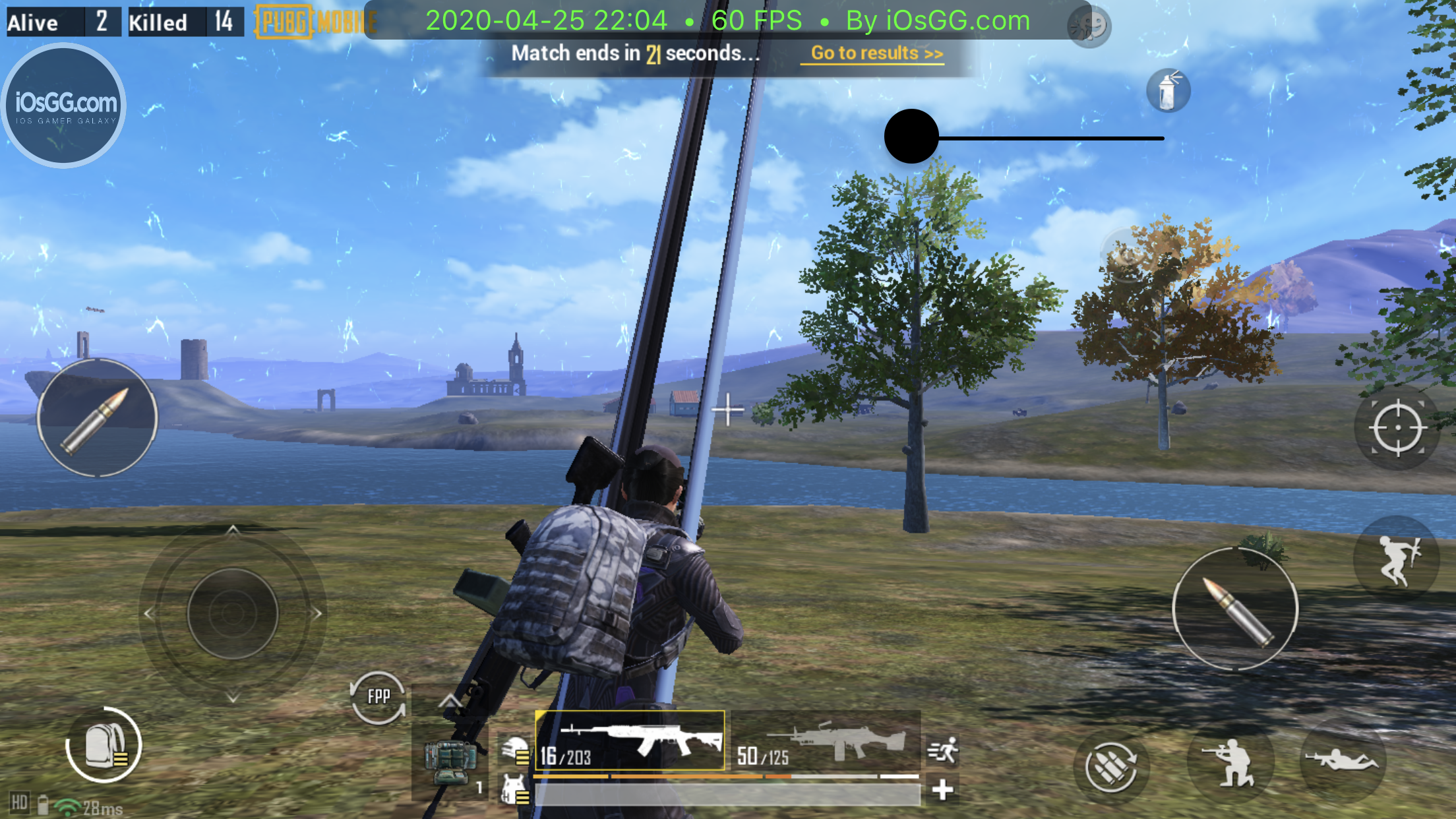Use the medical kit quick slot
1456x819 pixels.
pyautogui.click(x=450, y=762)
